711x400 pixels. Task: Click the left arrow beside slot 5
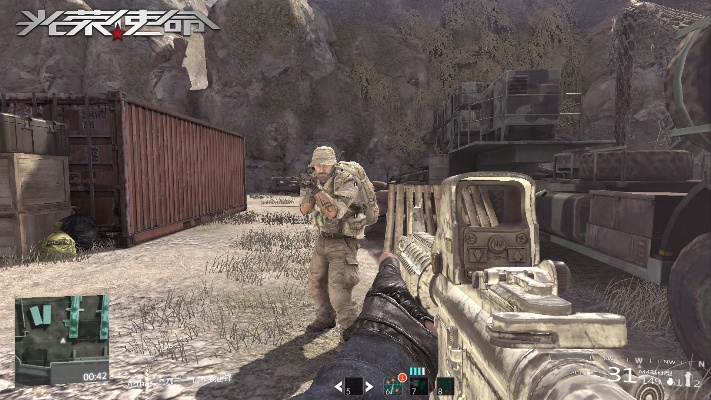(x=338, y=386)
